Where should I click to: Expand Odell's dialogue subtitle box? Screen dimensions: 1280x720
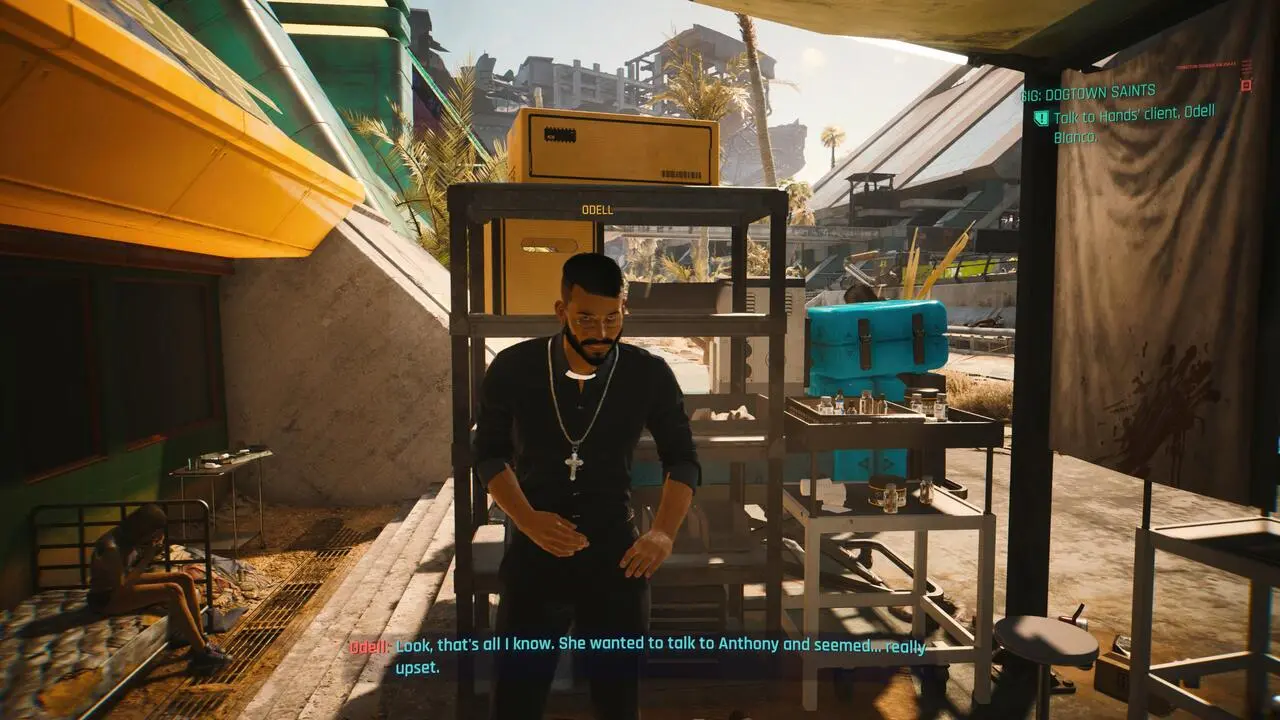(640, 656)
